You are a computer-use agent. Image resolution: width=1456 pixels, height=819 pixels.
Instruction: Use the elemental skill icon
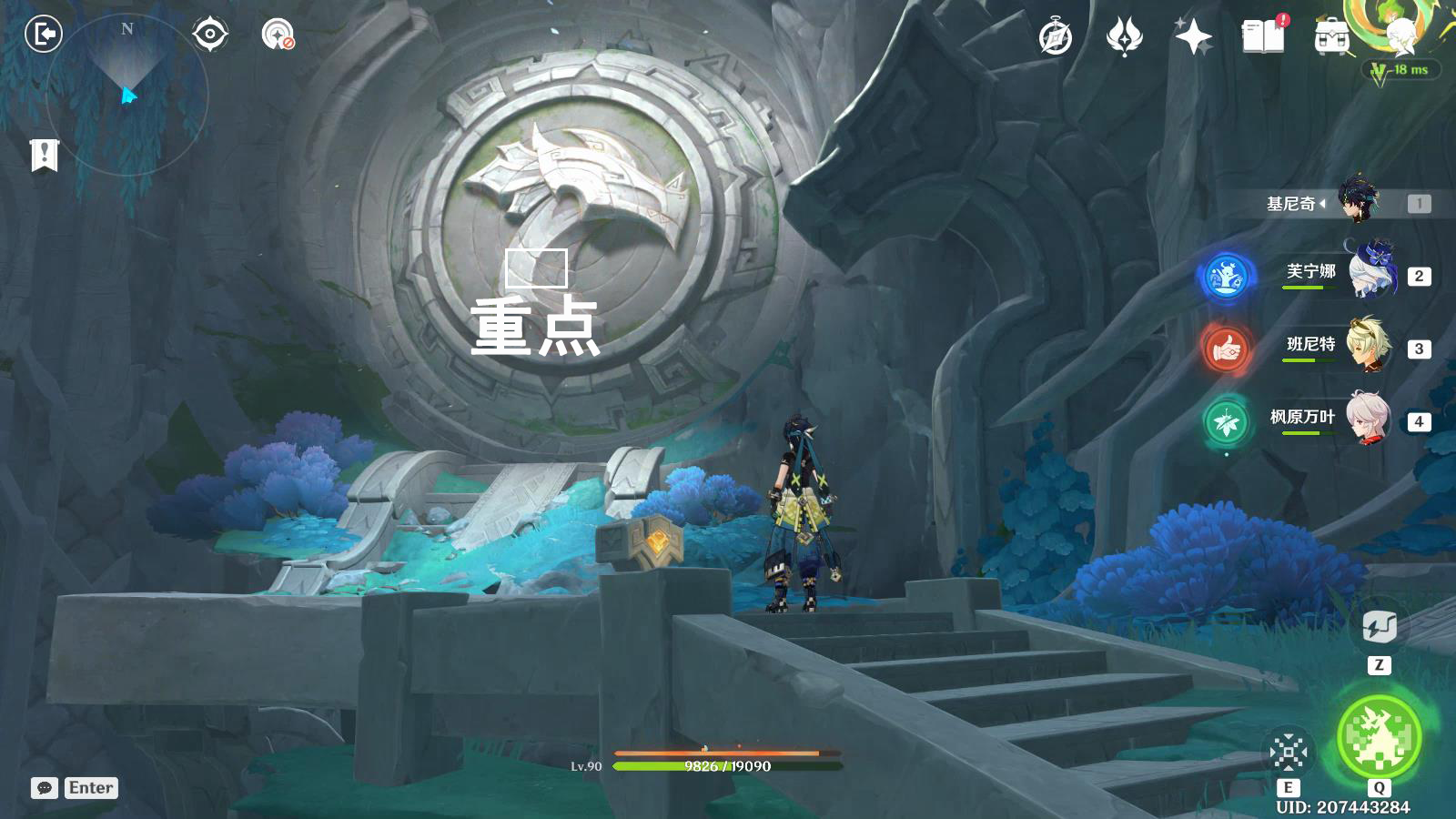coord(1289,752)
